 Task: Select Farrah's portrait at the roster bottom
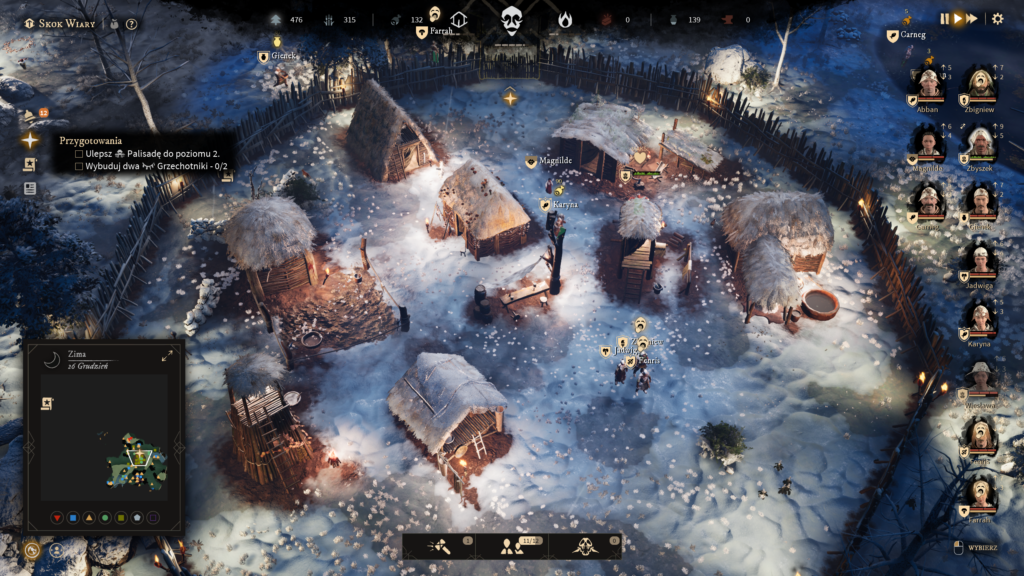[x=981, y=496]
